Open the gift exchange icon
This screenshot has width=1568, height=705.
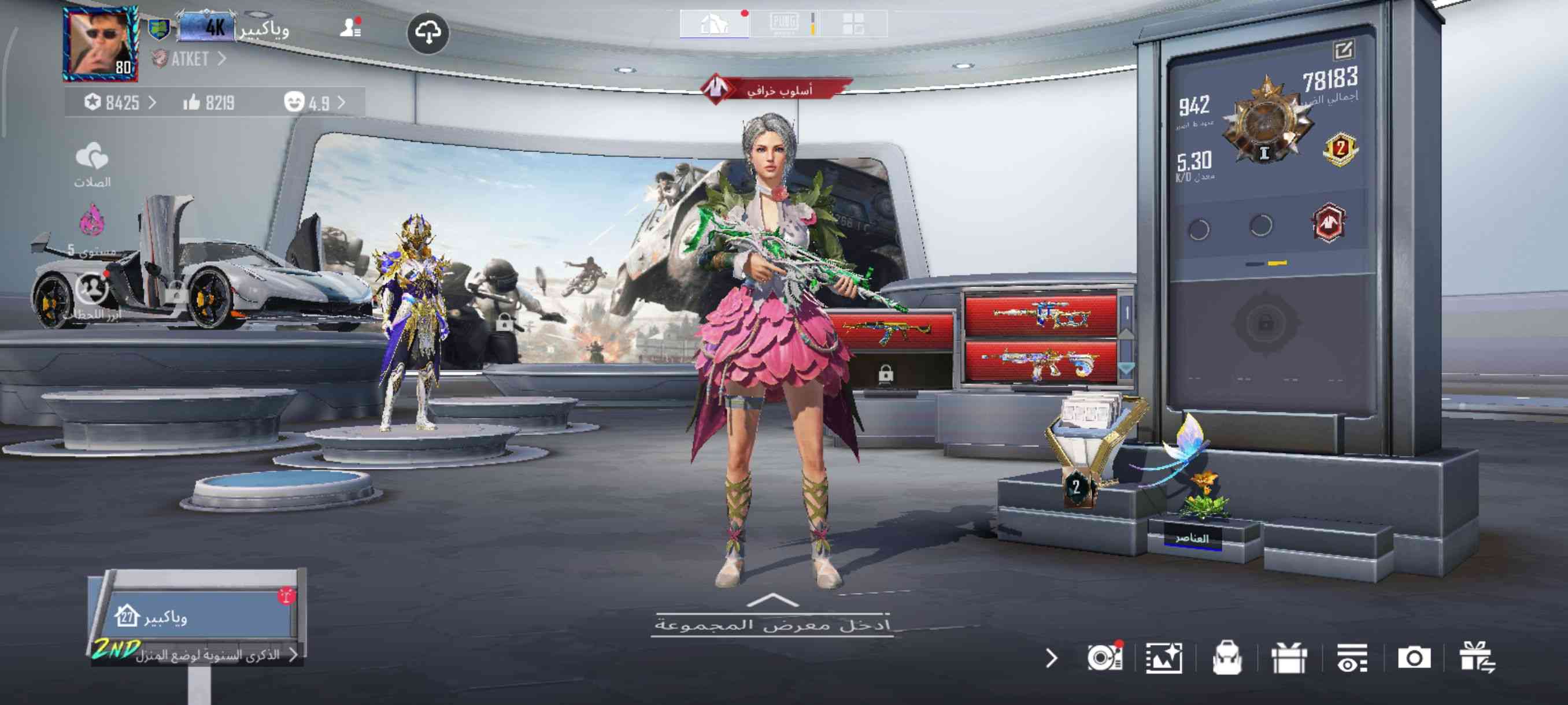[1477, 658]
